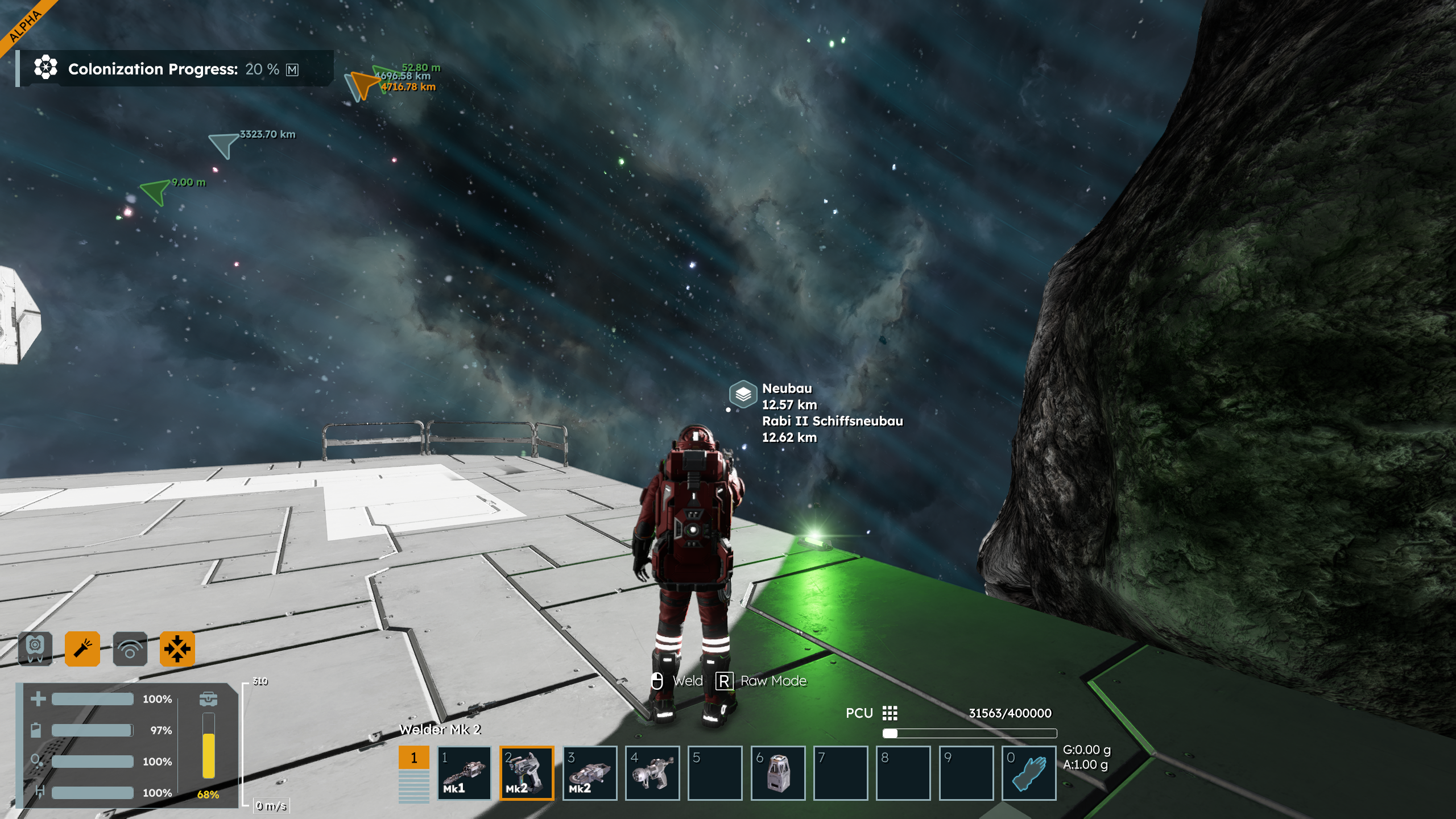This screenshot has height=819, width=1456.
Task: Equip the handheld gun tool in slot 4
Action: (652, 773)
